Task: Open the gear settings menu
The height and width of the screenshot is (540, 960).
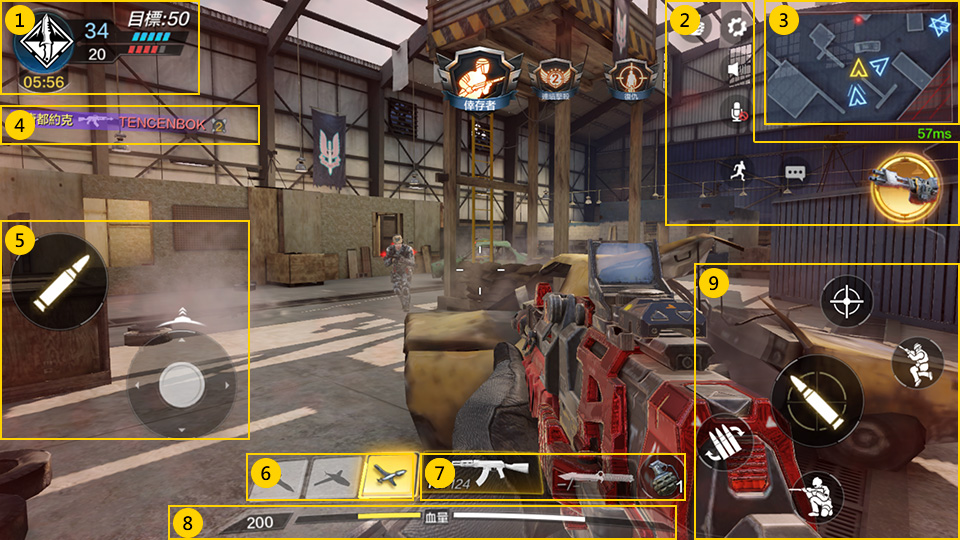Action: click(736, 27)
